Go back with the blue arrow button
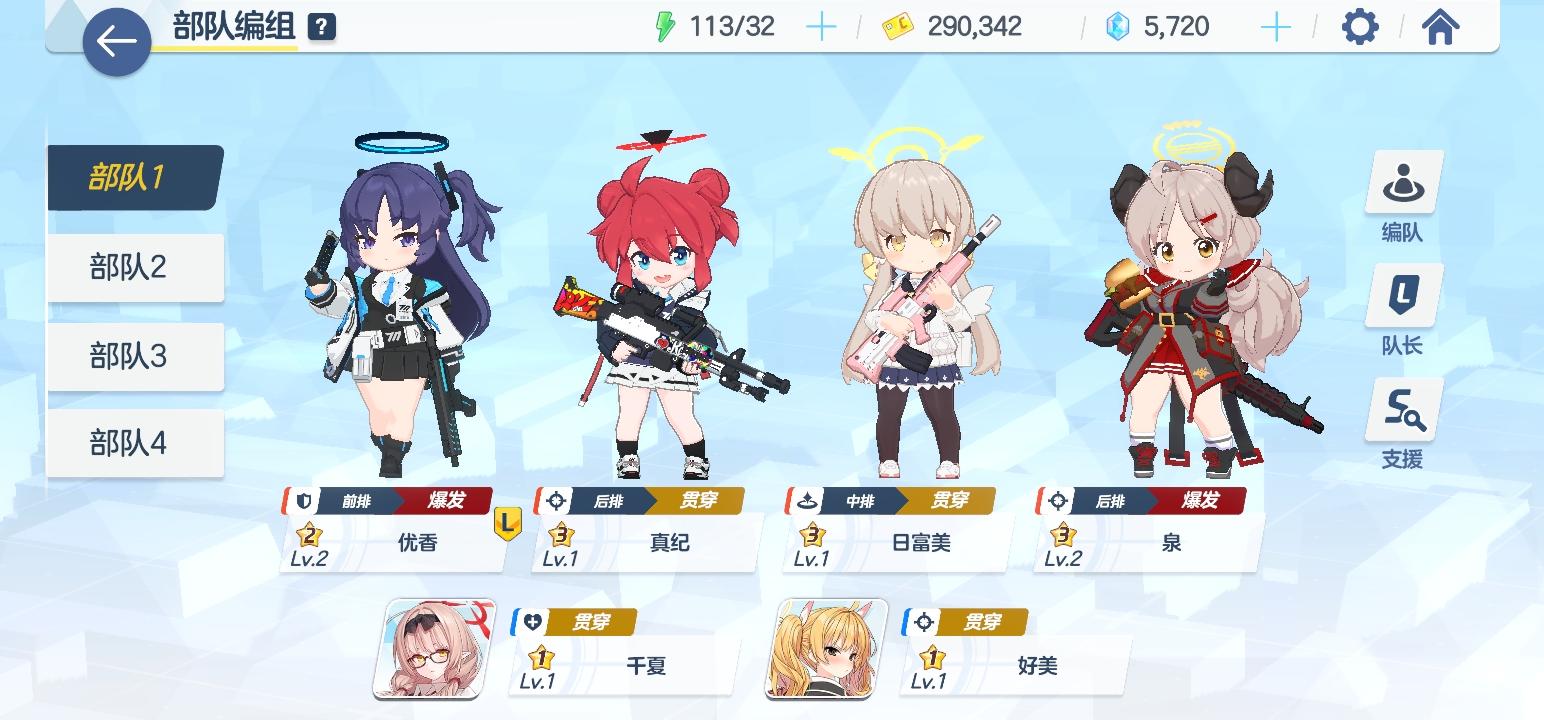Screen dimensions: 1544x720 click(117, 41)
